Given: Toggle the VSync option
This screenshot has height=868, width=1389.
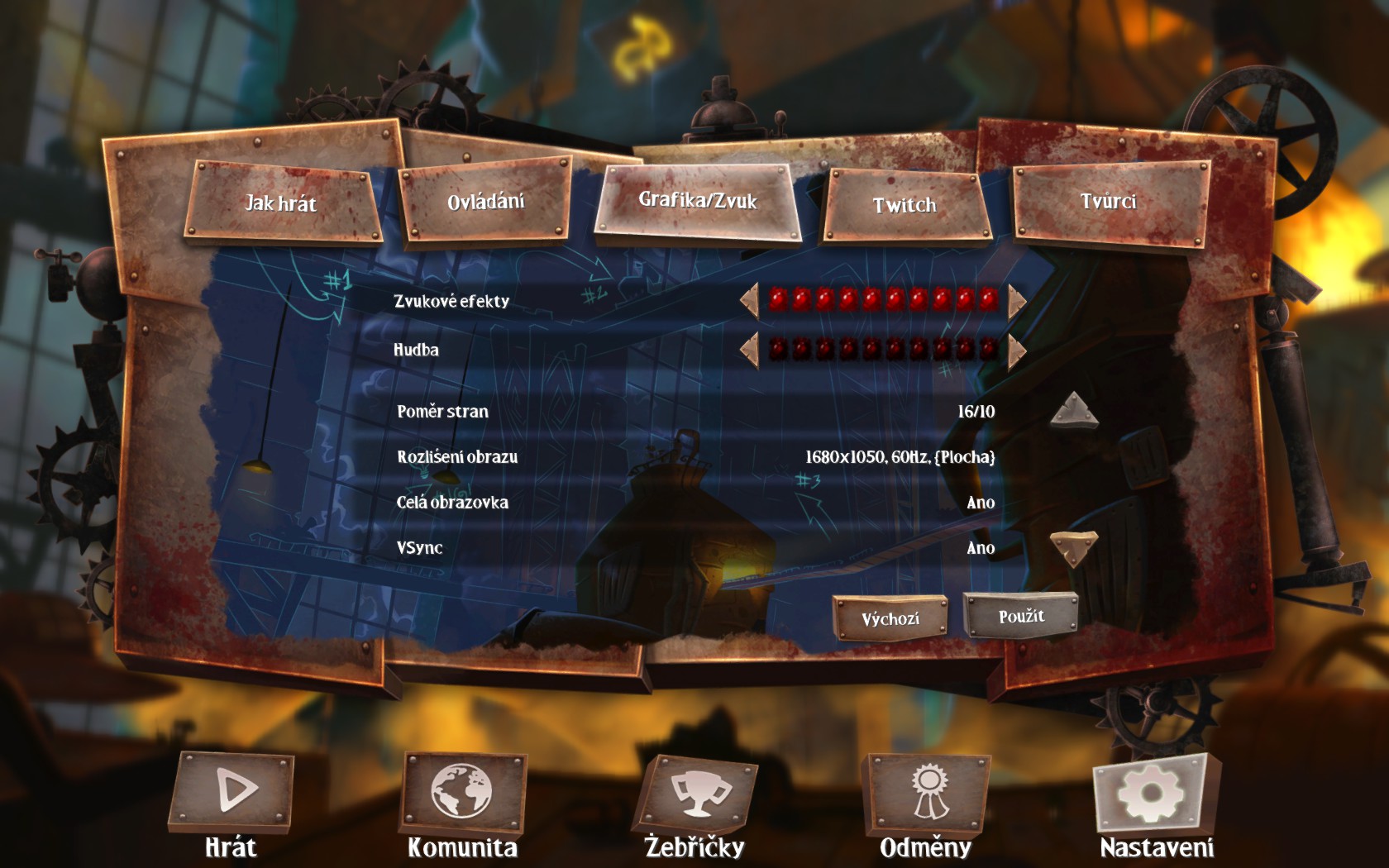Looking at the screenshot, I should point(694,548).
